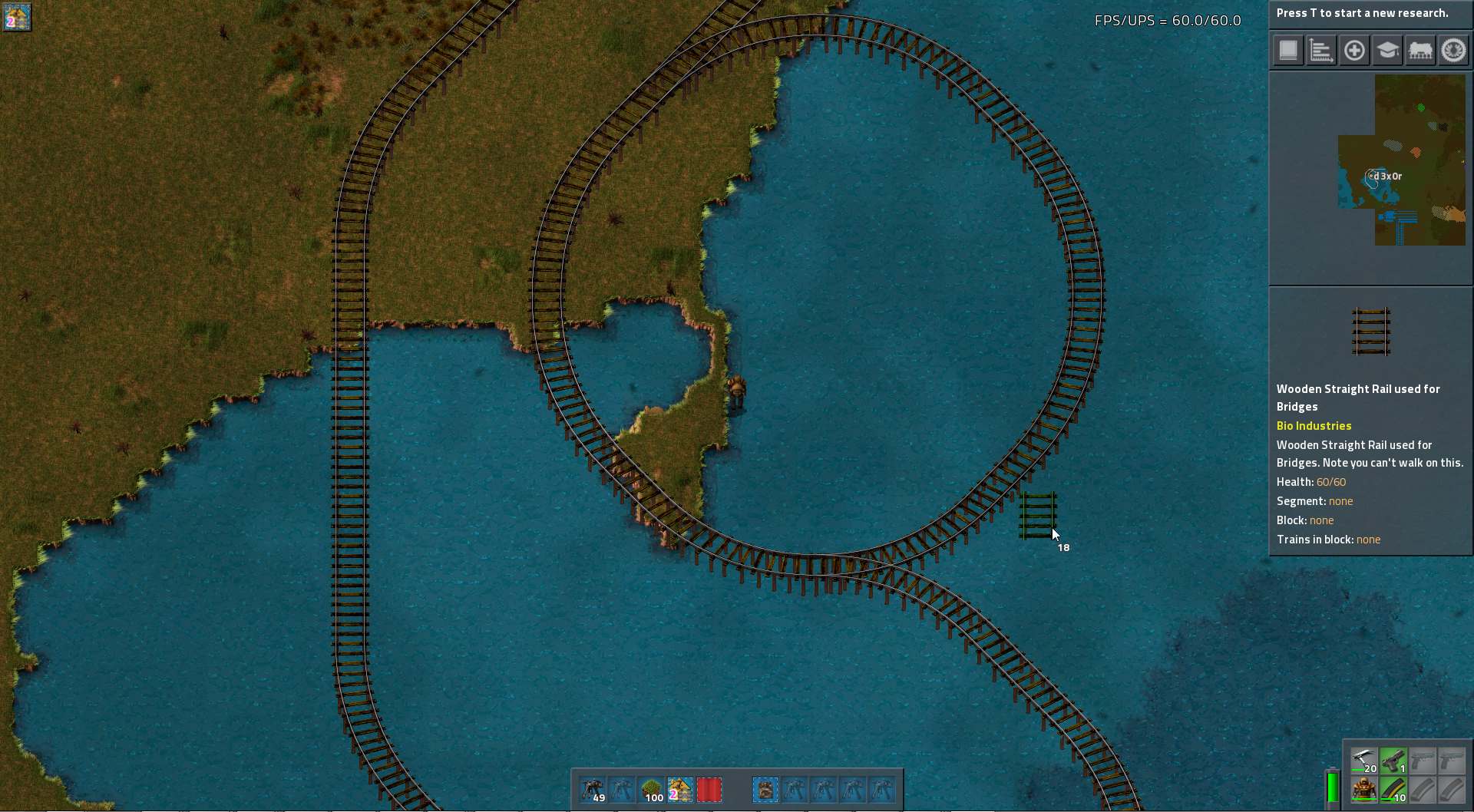Open the production statistics graph button
Image resolution: width=1474 pixels, height=812 pixels.
[x=1321, y=51]
